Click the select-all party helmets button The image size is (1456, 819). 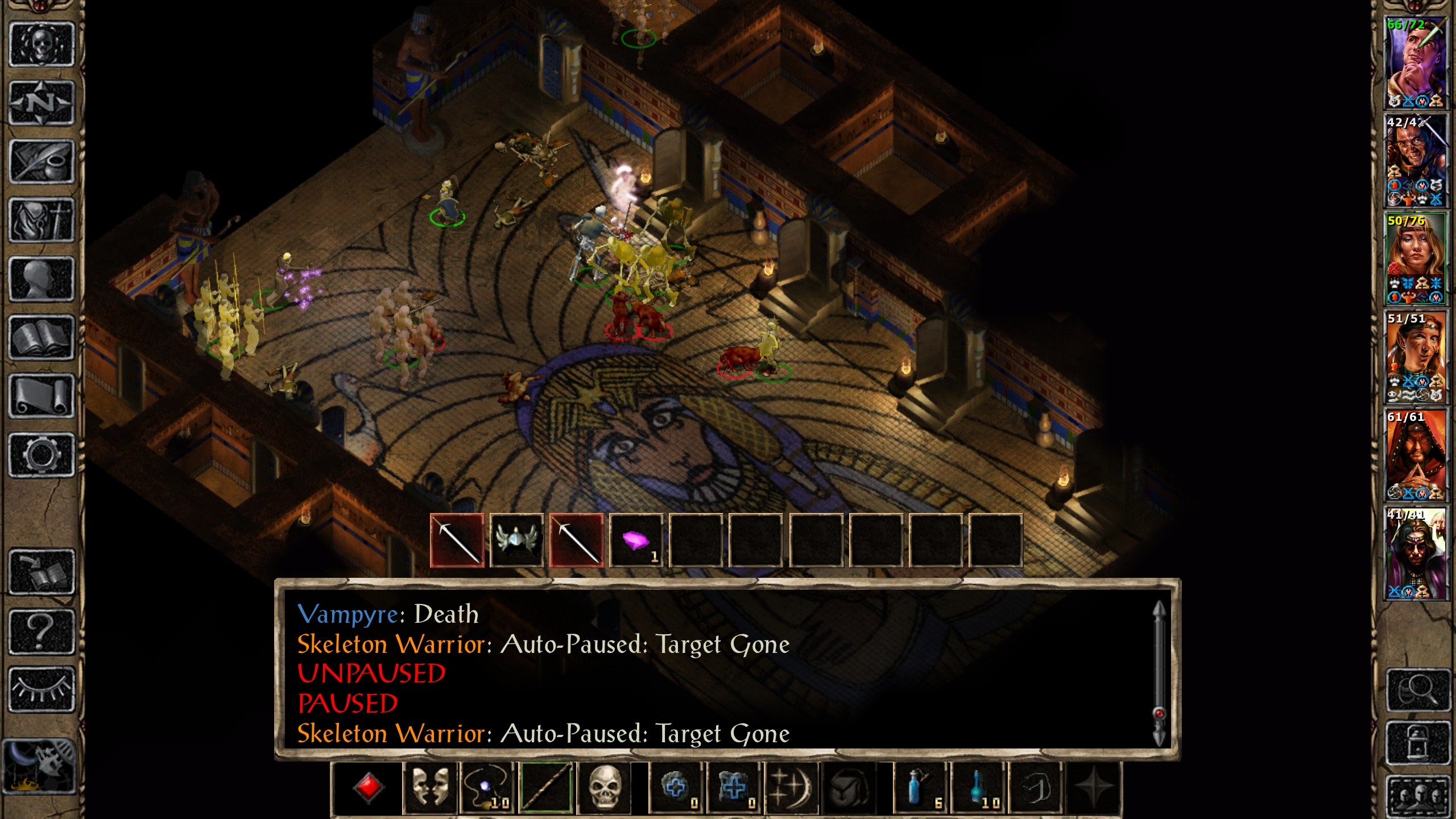pyautogui.click(x=1418, y=795)
